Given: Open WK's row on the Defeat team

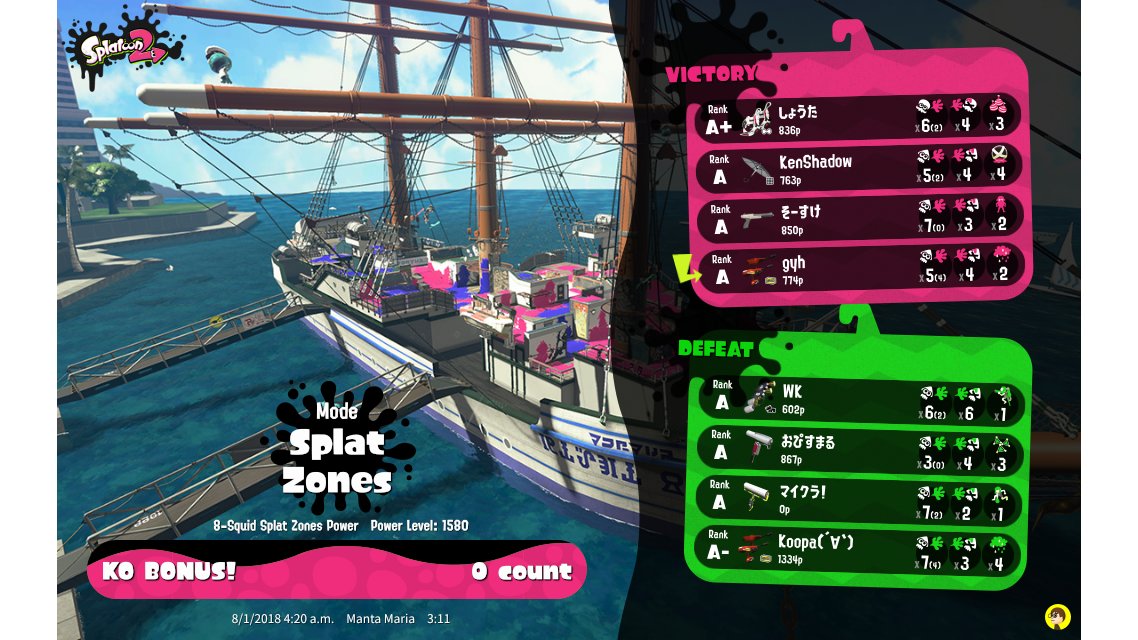Looking at the screenshot, I should pos(860,399).
